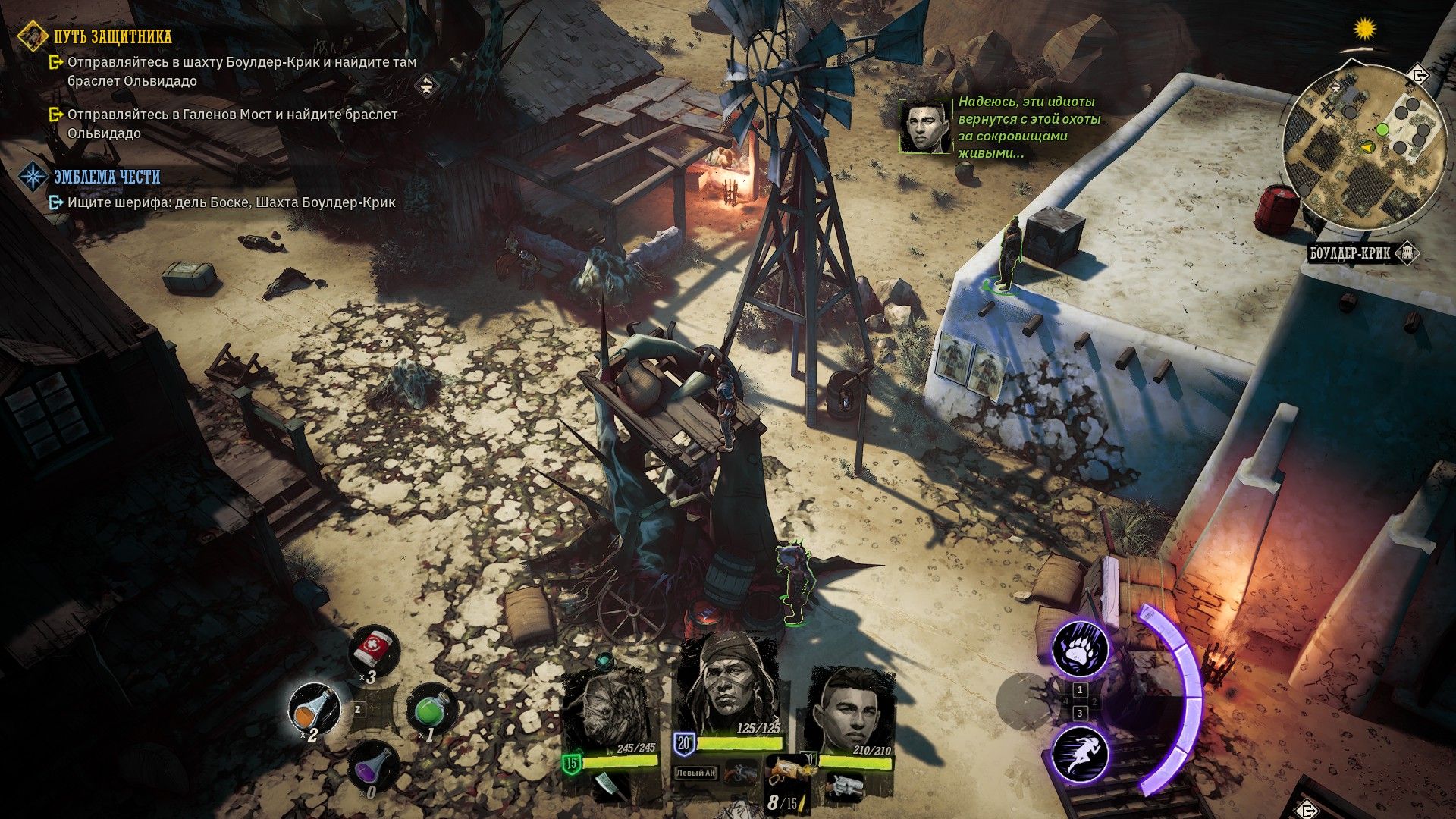
Task: Click the exit marker beside the minimap
Action: coord(1417,75)
